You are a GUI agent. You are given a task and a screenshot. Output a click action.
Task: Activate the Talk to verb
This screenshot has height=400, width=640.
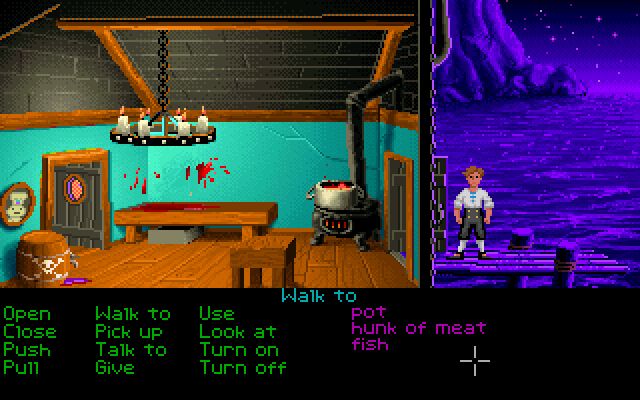131,349
